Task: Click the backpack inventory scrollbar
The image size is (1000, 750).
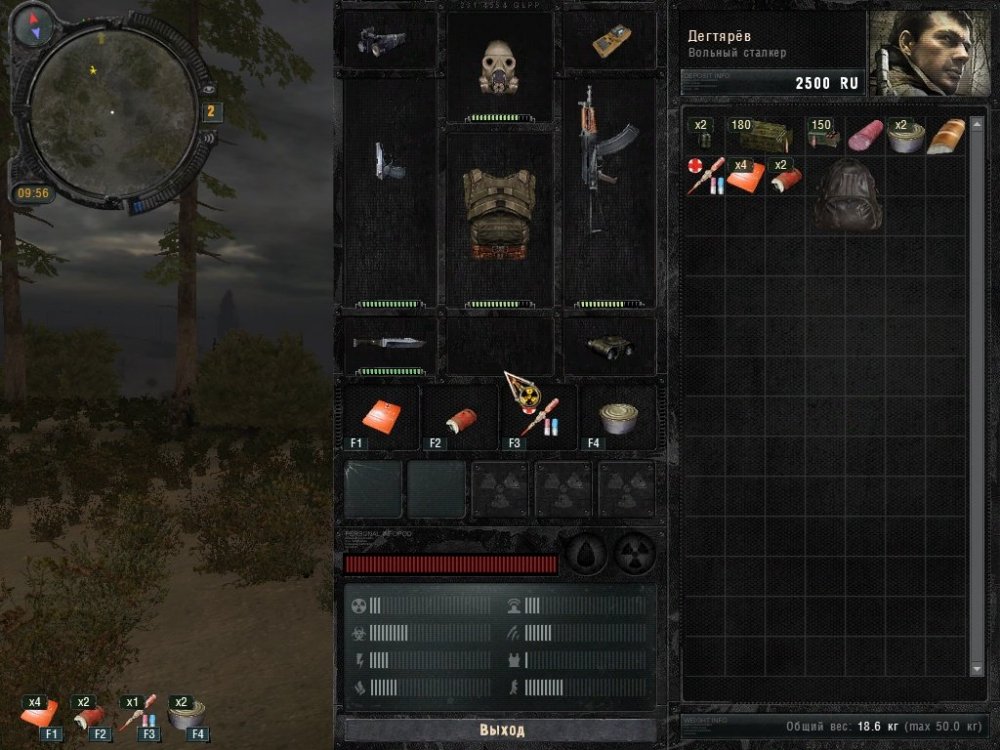Action: point(977,400)
